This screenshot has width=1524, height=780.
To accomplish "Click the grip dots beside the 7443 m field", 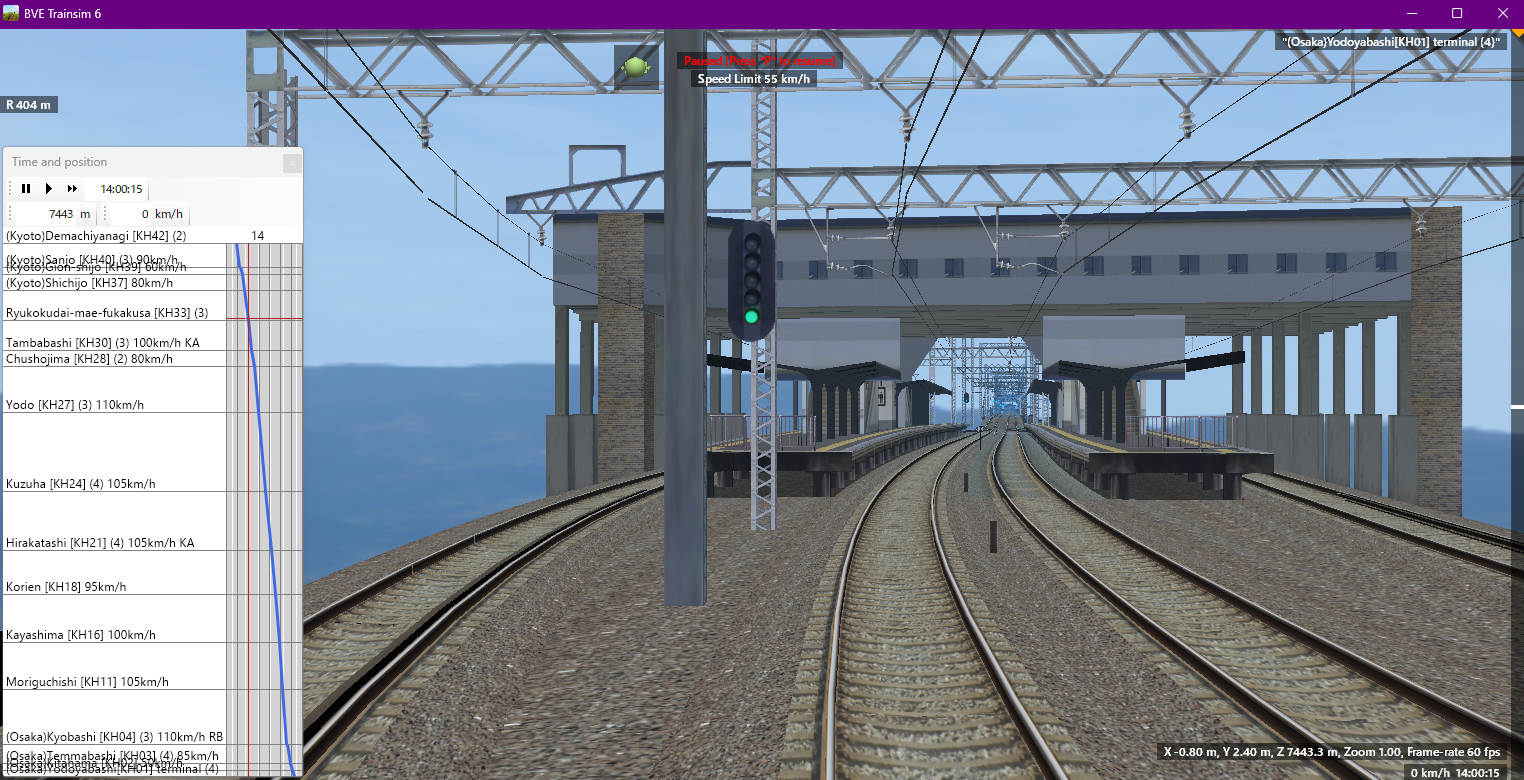I will pyautogui.click(x=8, y=213).
